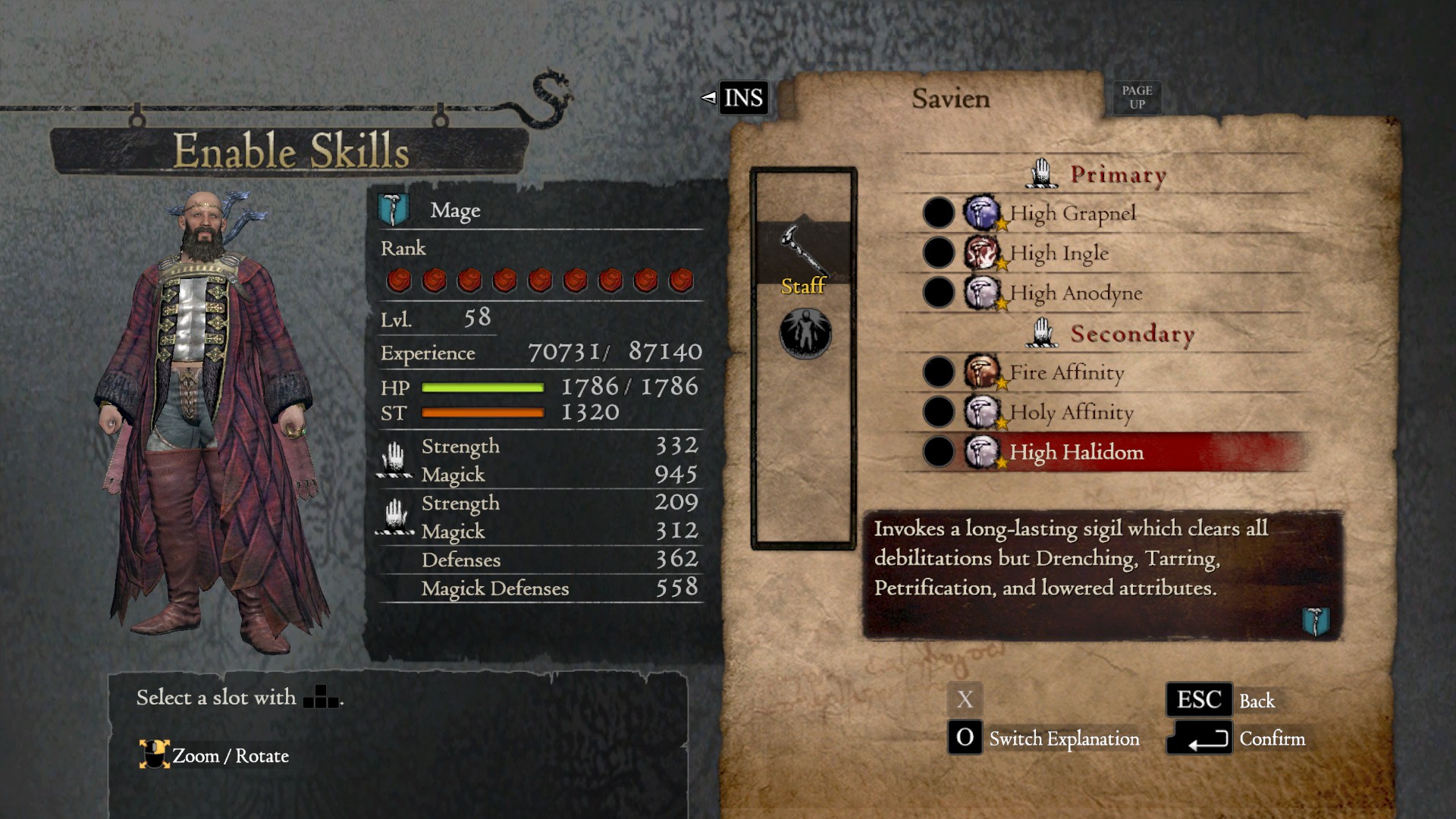Viewport: 1456px width, 819px height.
Task: Toggle the slot circle next to Fire Affinity
Action: coord(938,372)
